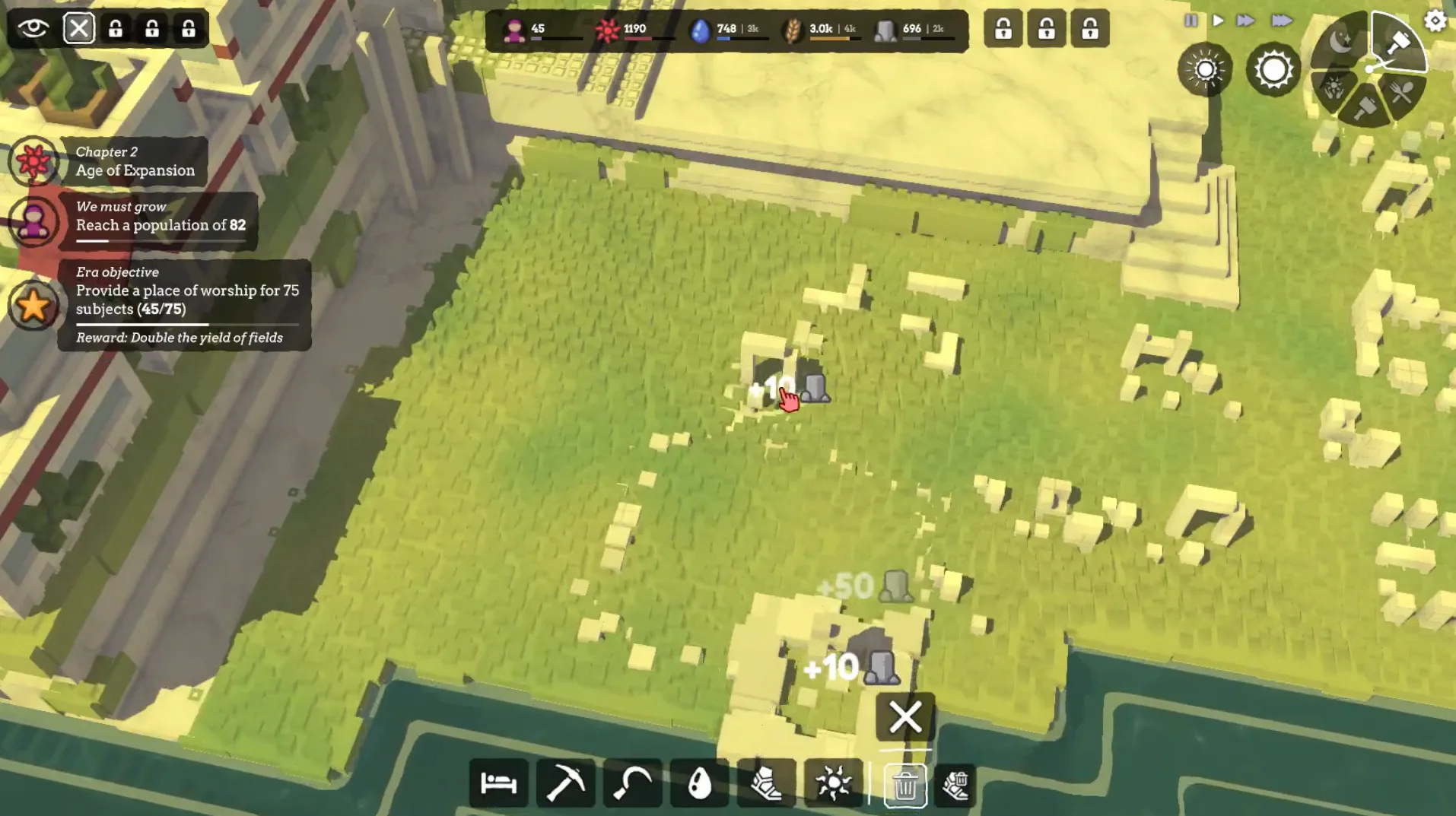Image resolution: width=1456 pixels, height=816 pixels.
Task: Select the fork and spoon meal segment
Action: tap(1402, 93)
